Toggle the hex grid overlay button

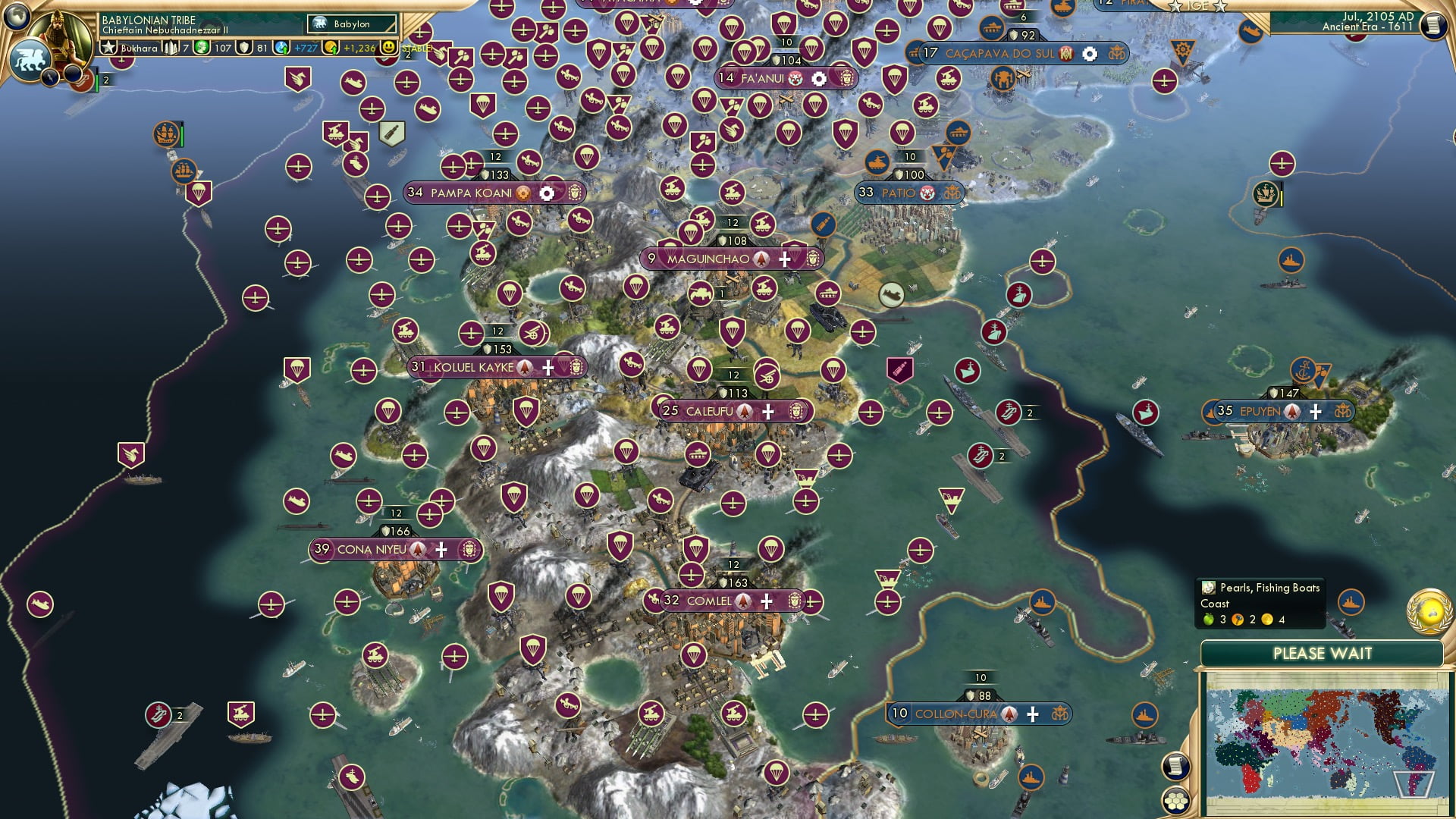pos(1176,802)
